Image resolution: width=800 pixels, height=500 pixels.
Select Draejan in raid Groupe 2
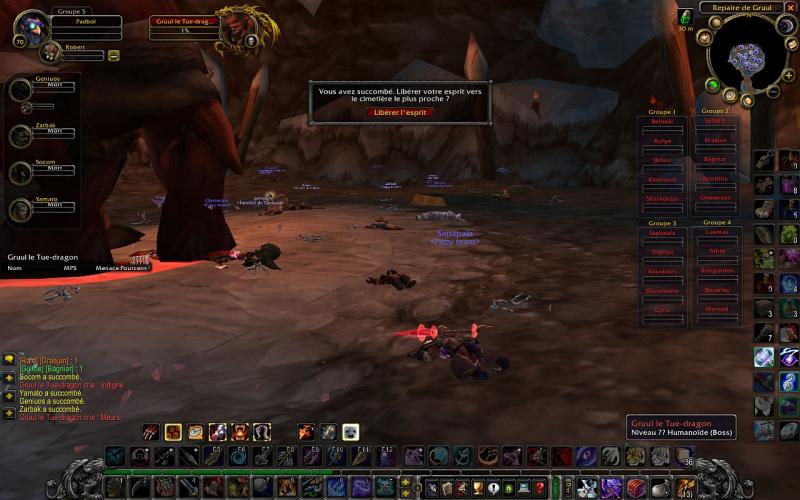(x=715, y=140)
